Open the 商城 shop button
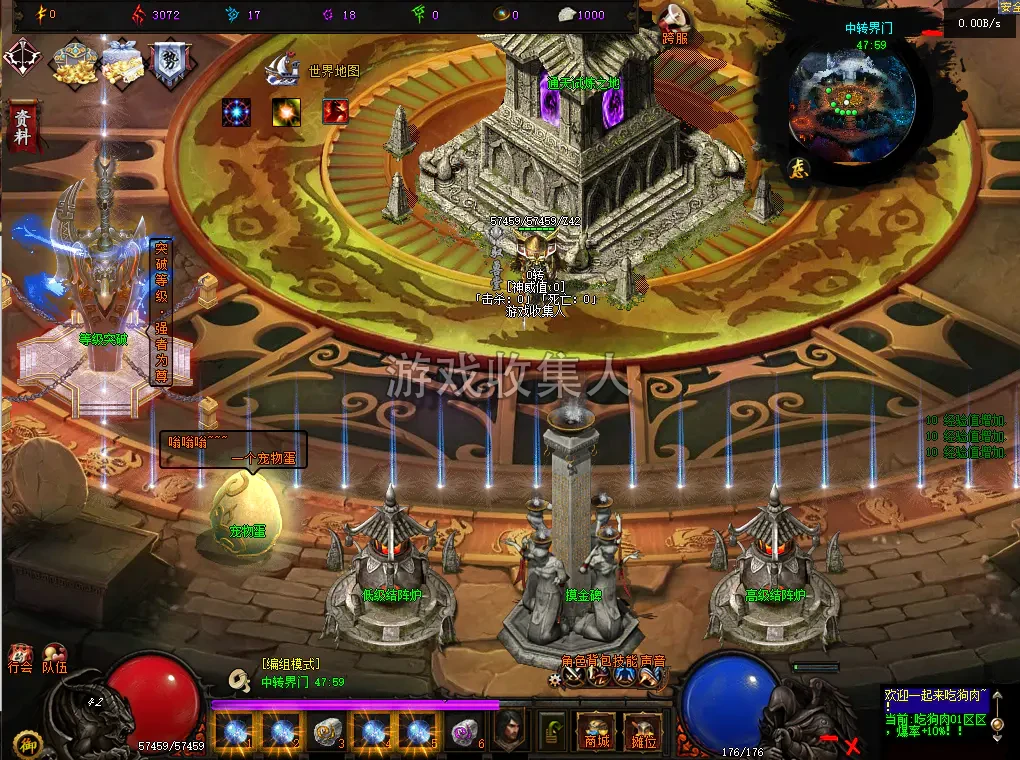This screenshot has height=760, width=1020. tap(596, 732)
